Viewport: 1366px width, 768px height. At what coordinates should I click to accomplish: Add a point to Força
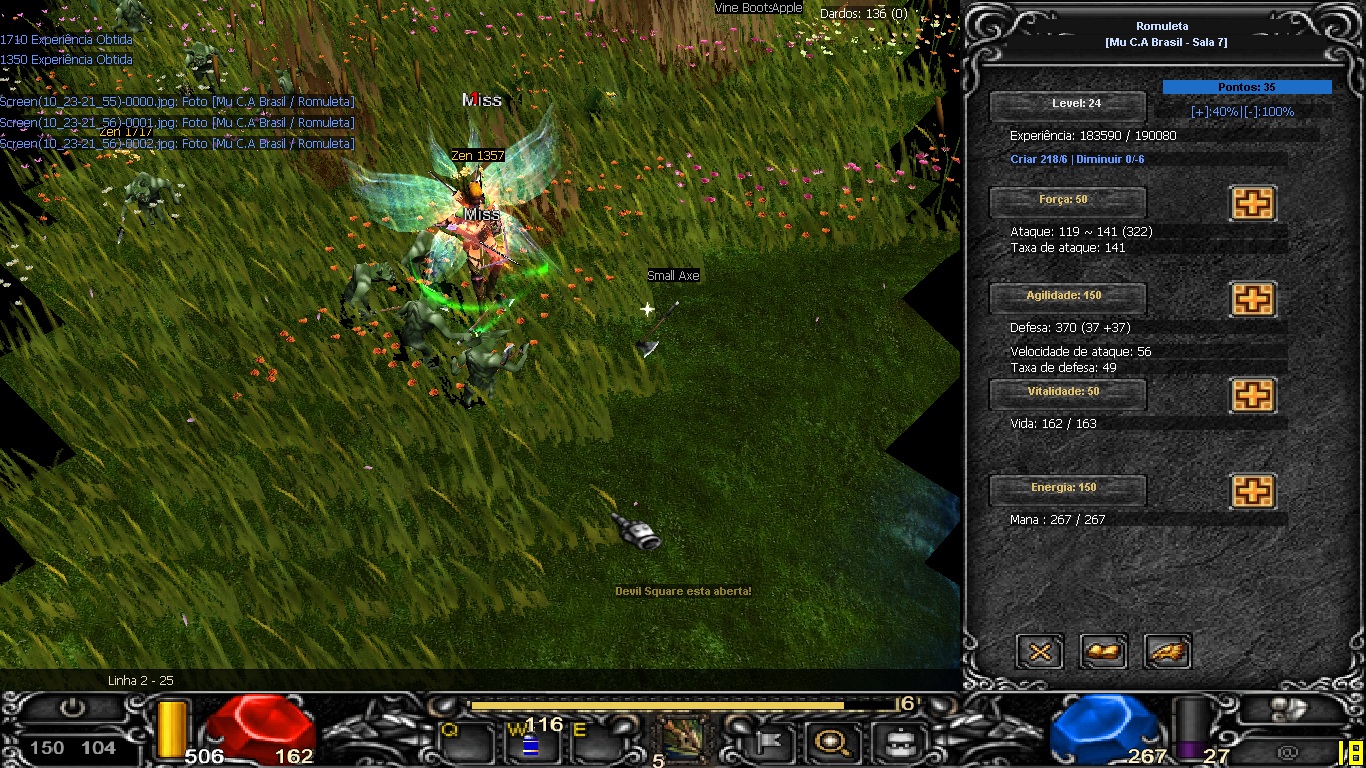click(1252, 203)
